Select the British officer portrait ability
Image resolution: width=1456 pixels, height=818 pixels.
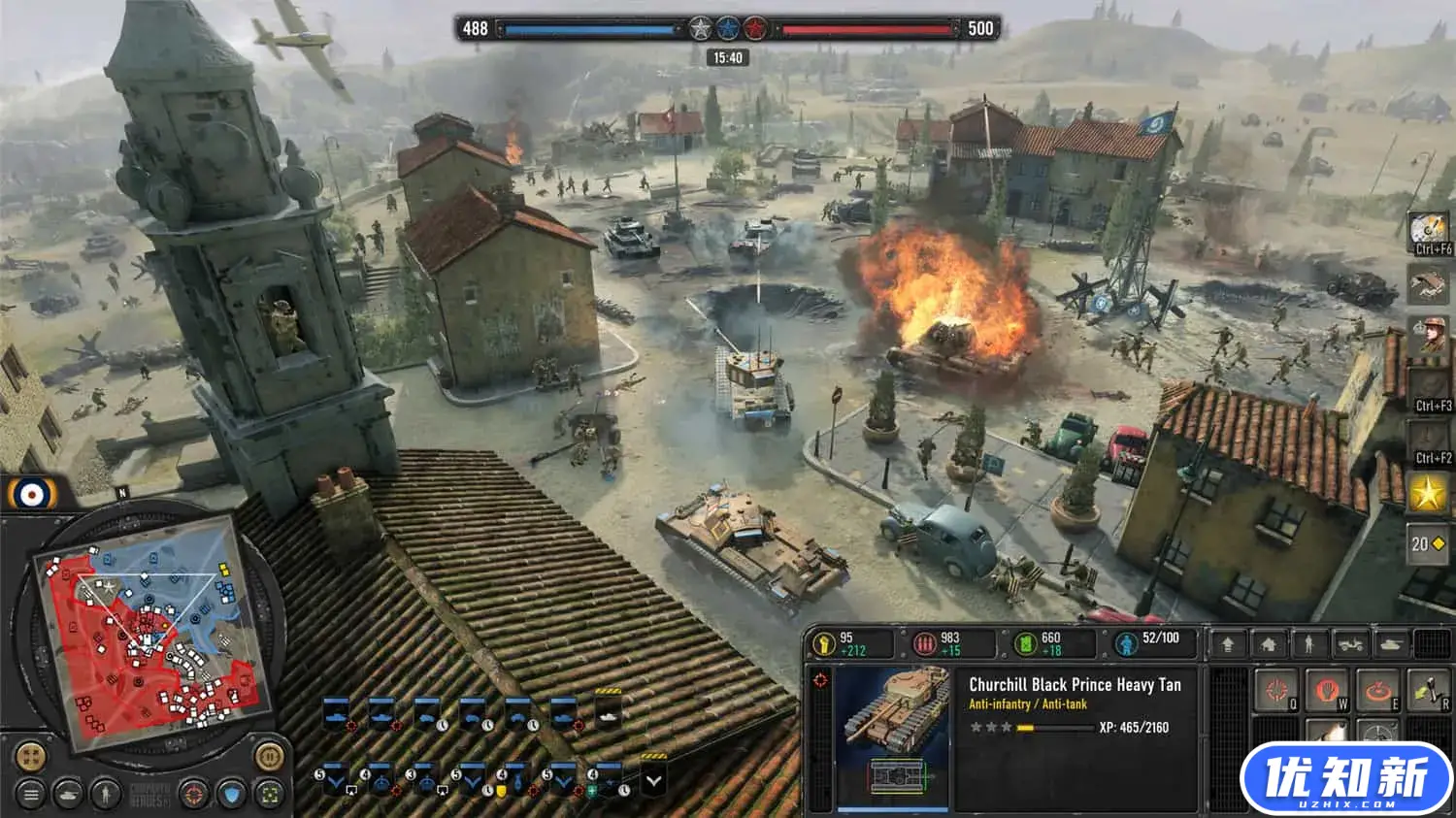tap(1428, 337)
